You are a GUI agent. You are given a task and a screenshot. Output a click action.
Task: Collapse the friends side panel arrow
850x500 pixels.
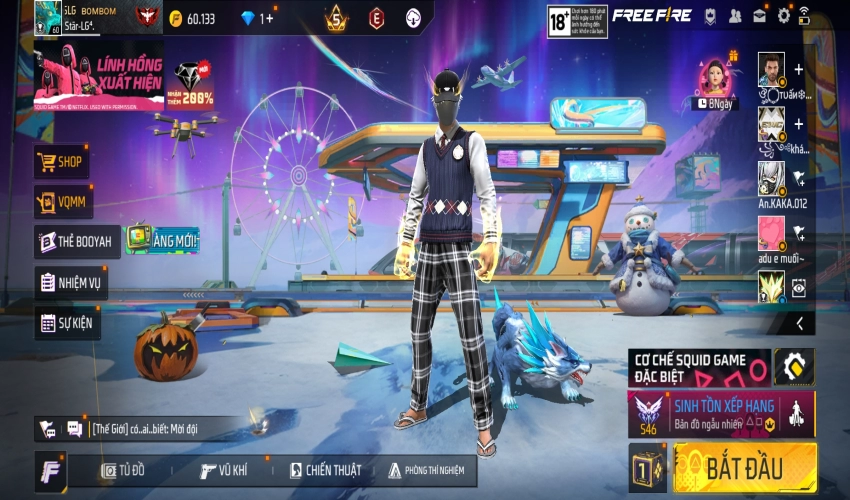tap(799, 323)
